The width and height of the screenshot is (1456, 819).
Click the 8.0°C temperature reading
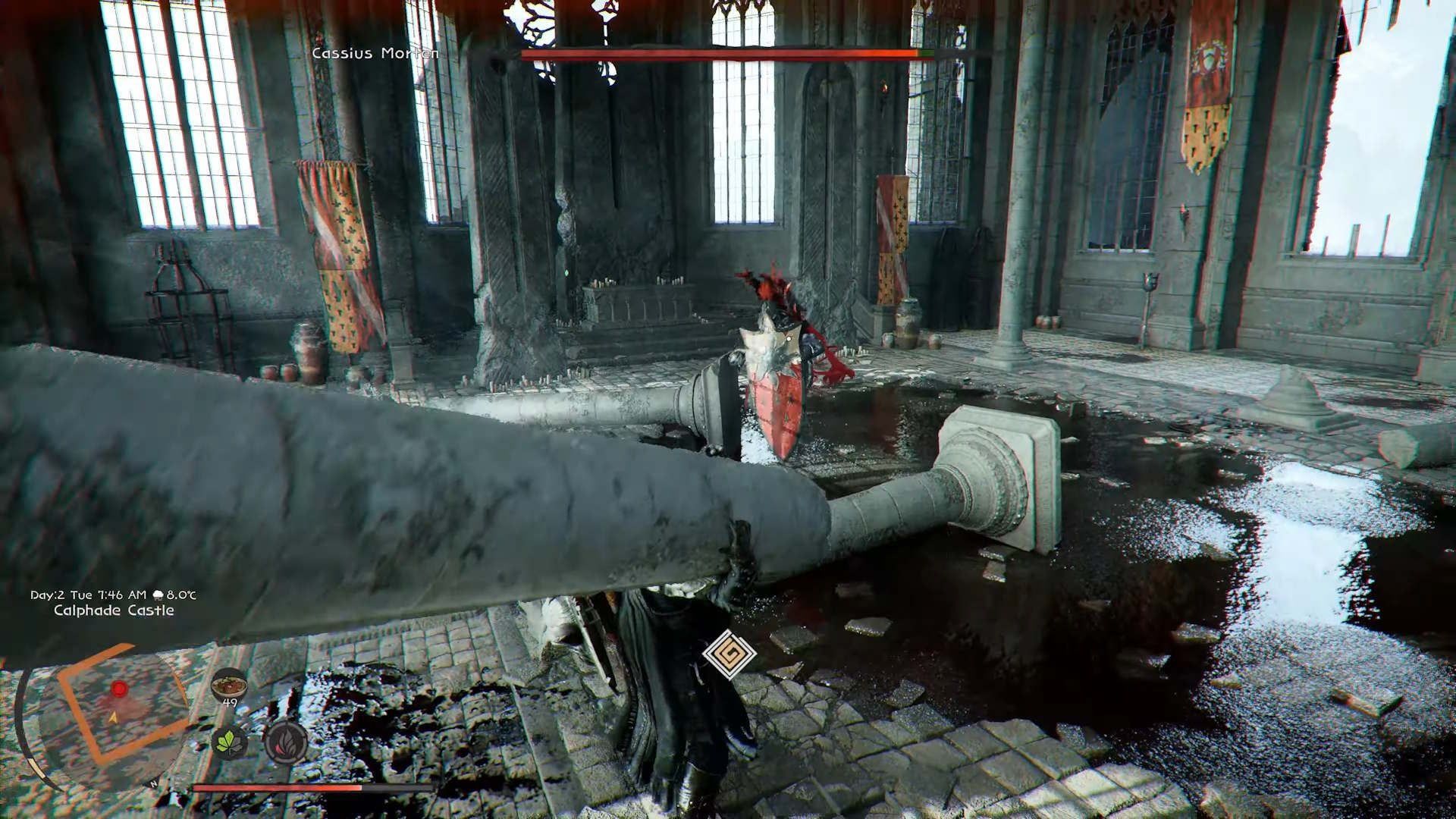[182, 596]
